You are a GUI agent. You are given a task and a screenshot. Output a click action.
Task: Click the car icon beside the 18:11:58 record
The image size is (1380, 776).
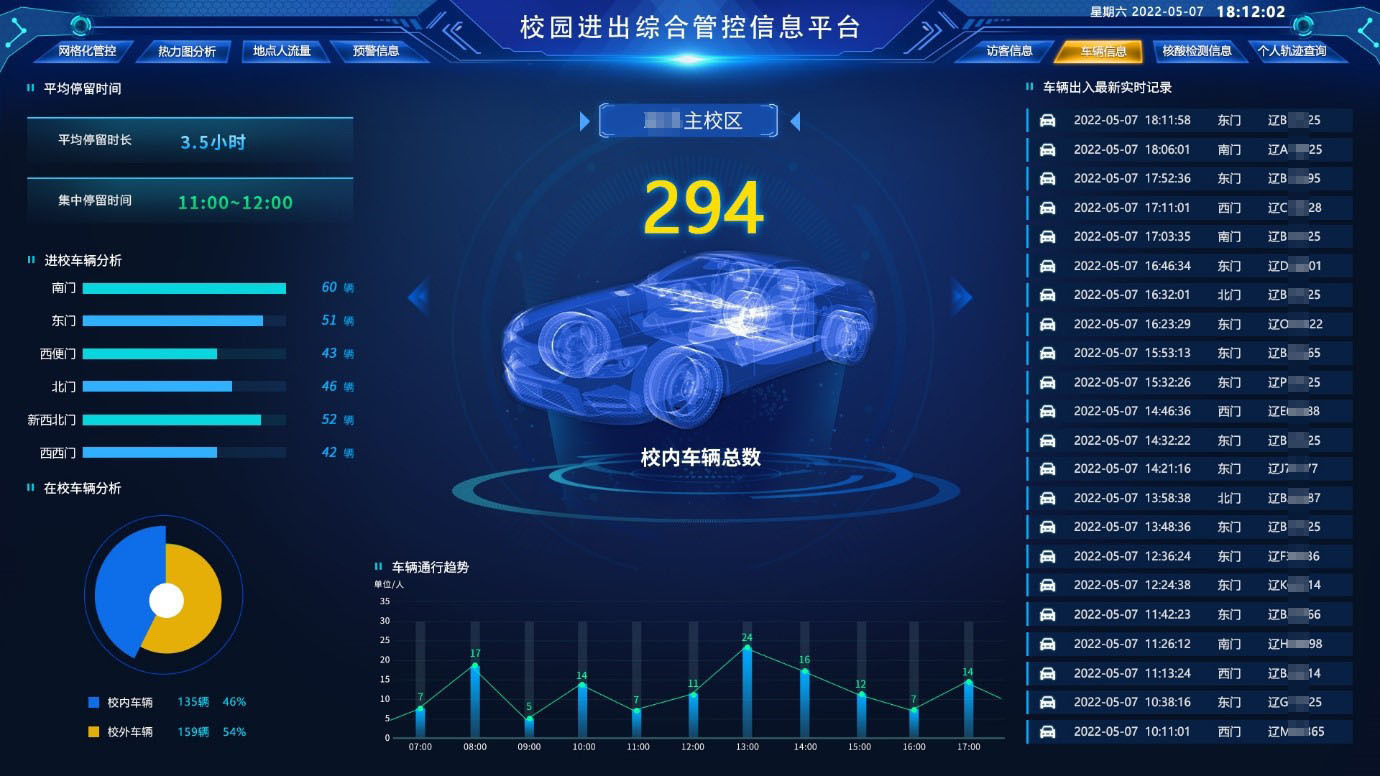pos(1046,120)
